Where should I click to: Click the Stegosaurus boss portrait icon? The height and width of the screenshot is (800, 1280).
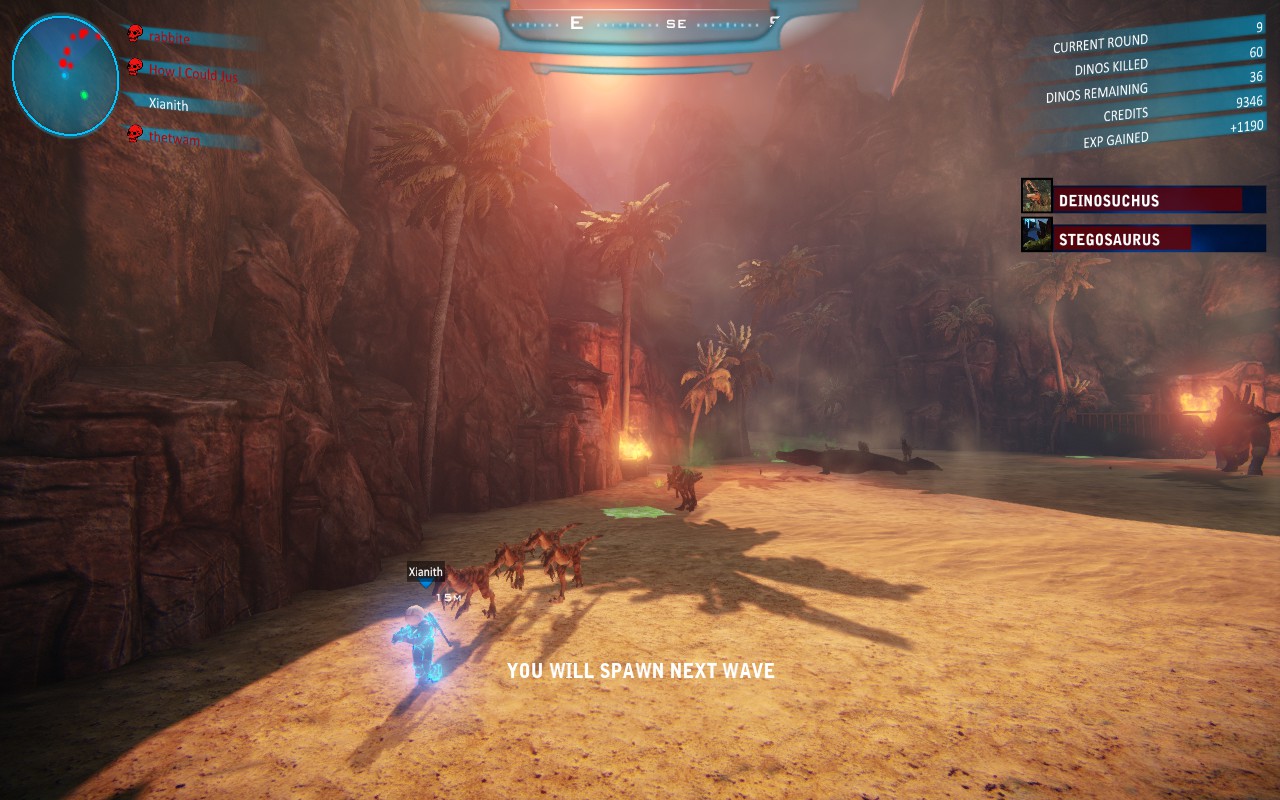(1037, 236)
